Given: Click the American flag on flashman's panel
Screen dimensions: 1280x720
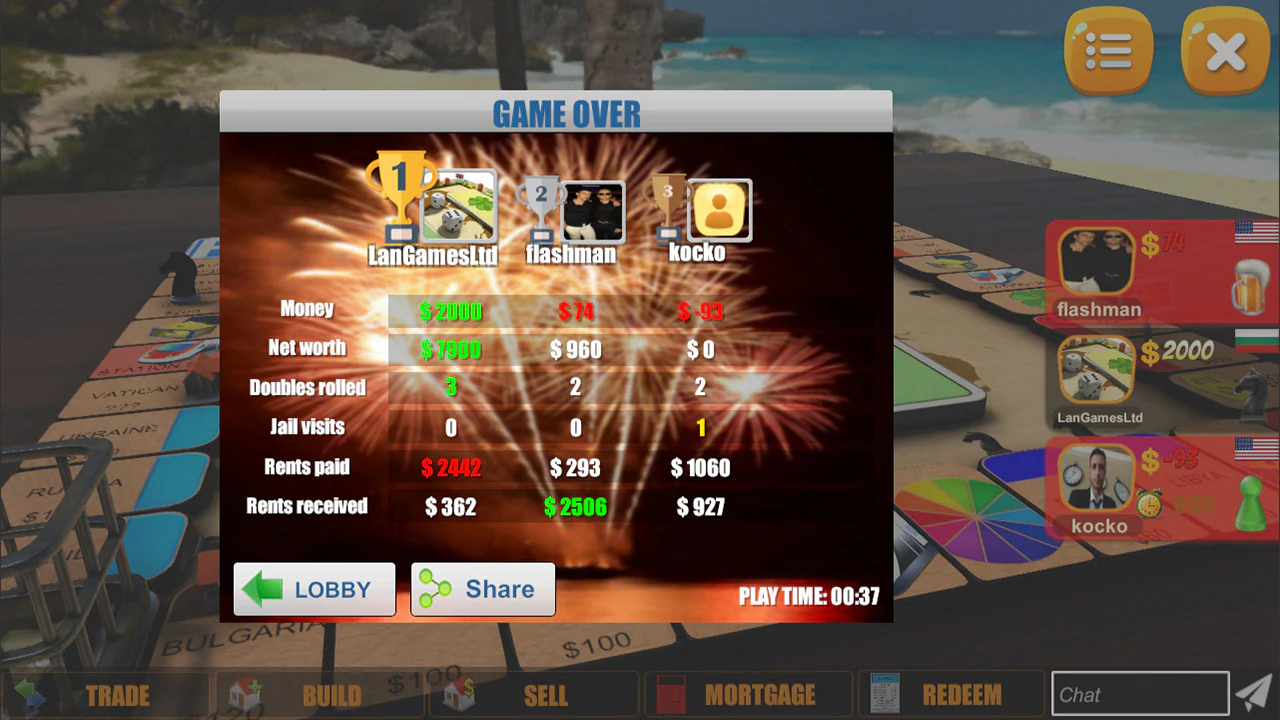Looking at the screenshot, I should 1255,231.
